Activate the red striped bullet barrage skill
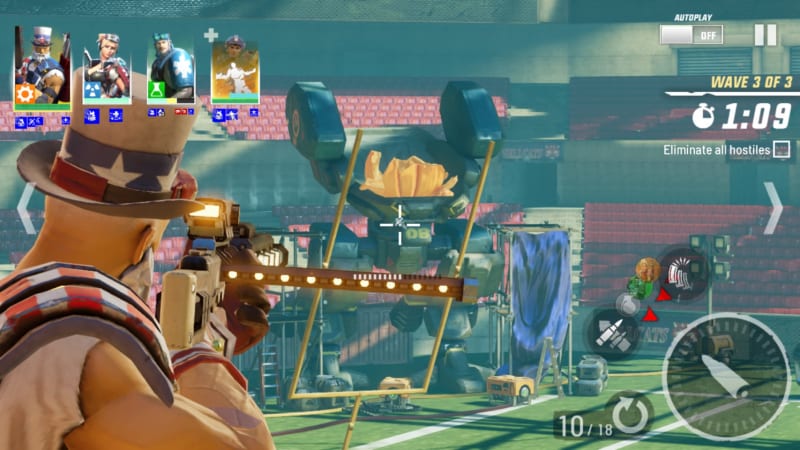This screenshot has height=450, width=800. coord(684,270)
